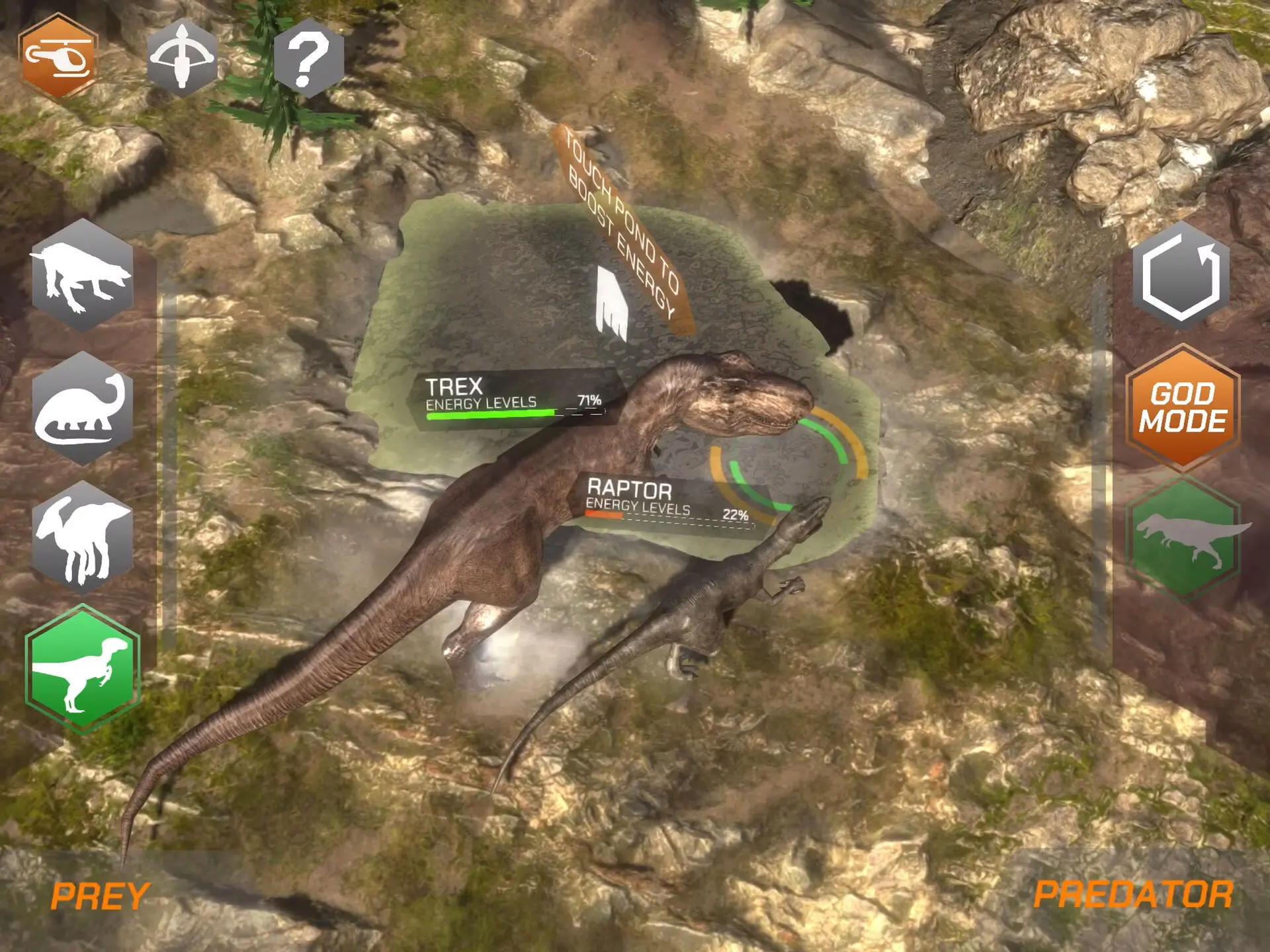Select the long-necked sauropod prey icon
The image size is (1270, 952).
pyautogui.click(x=83, y=409)
